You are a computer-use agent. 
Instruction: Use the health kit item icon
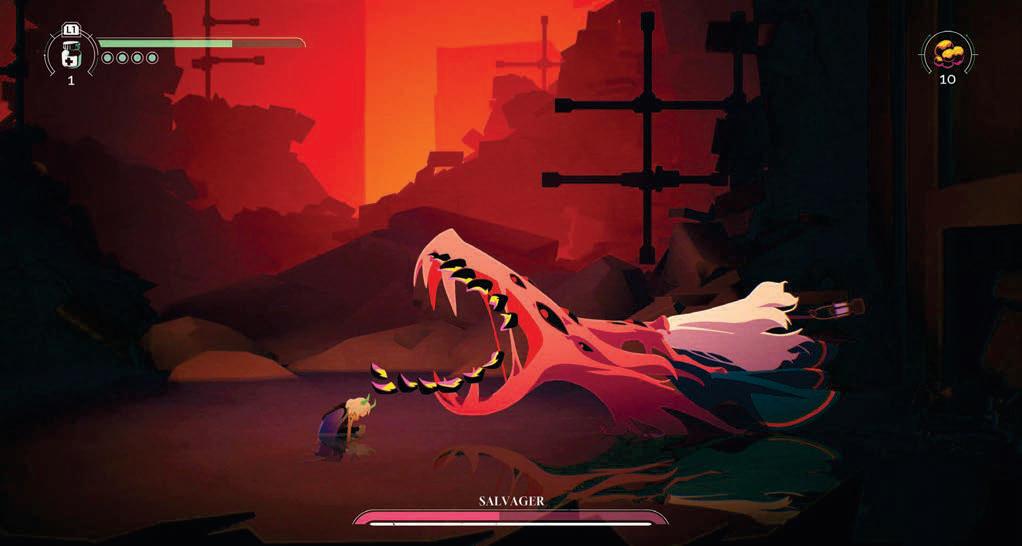tap(71, 52)
